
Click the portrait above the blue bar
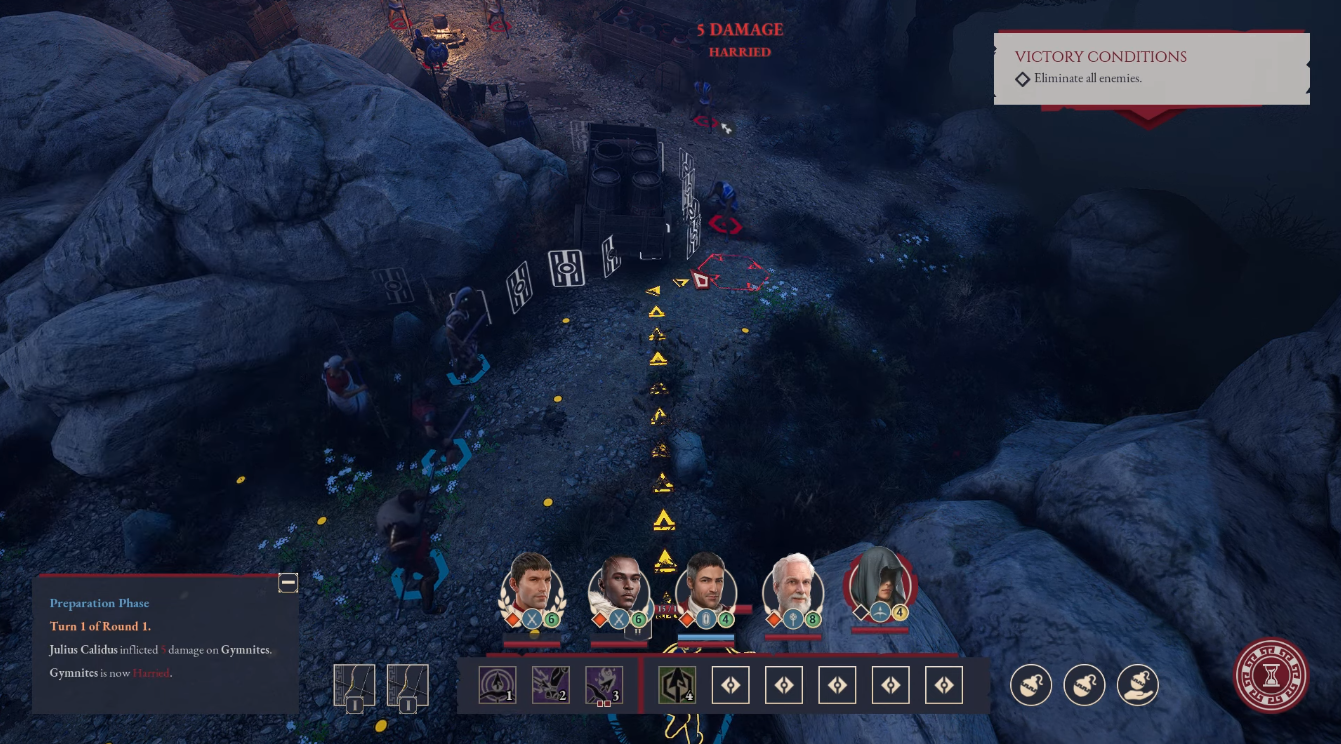[706, 583]
